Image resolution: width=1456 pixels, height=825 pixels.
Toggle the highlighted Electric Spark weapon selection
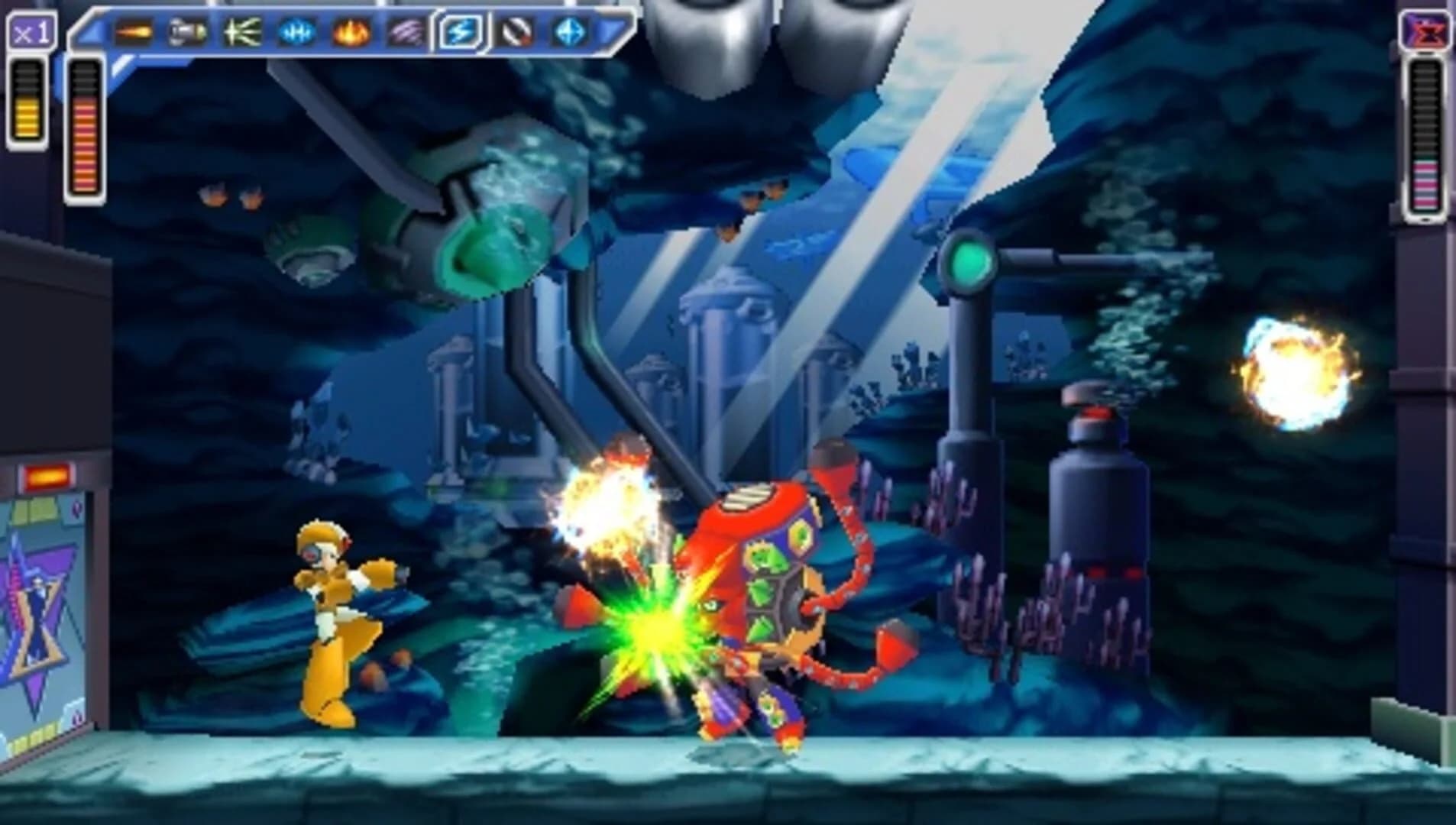[x=460, y=31]
